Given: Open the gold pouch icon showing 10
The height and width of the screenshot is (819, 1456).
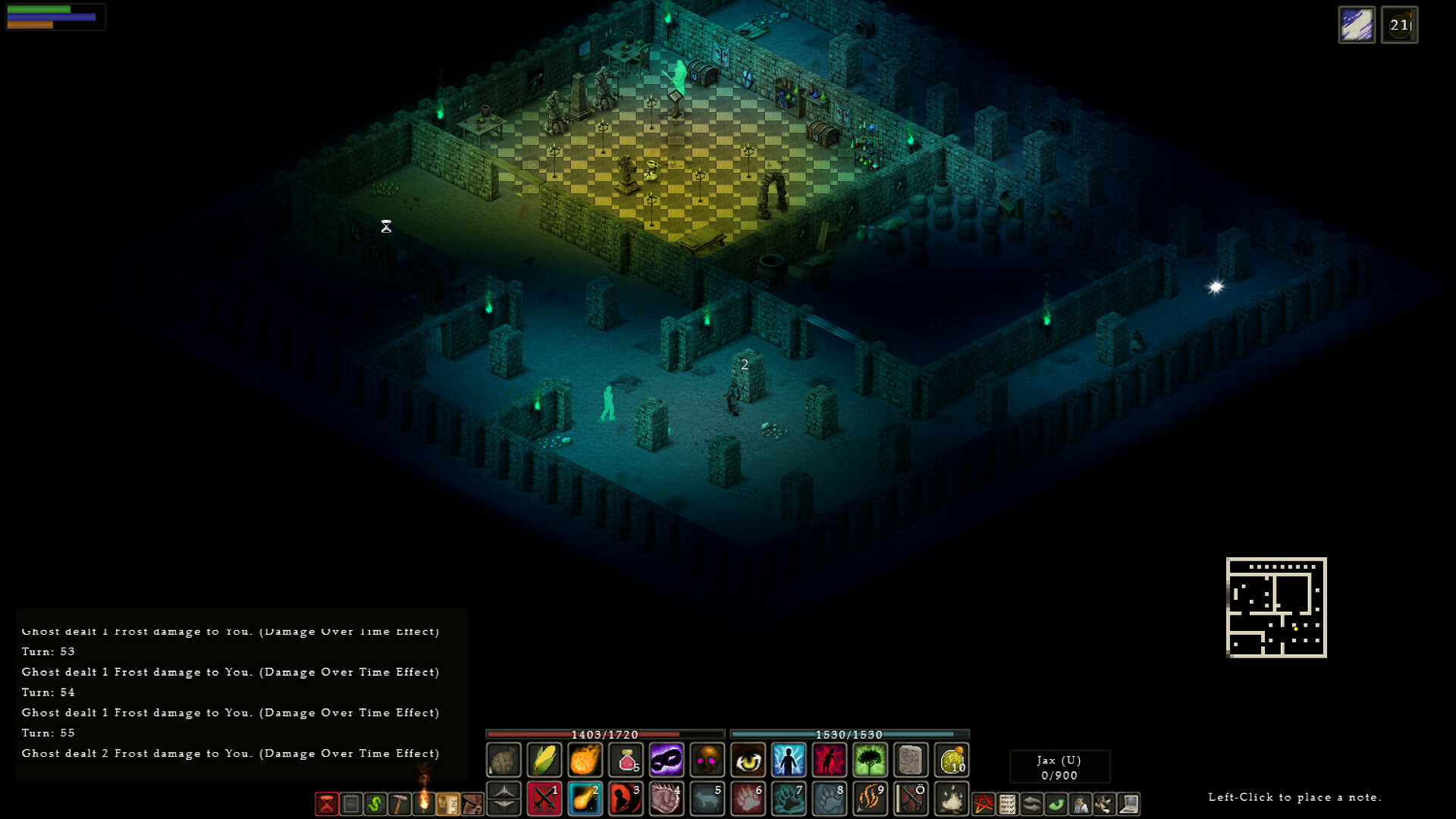Looking at the screenshot, I should [952, 759].
